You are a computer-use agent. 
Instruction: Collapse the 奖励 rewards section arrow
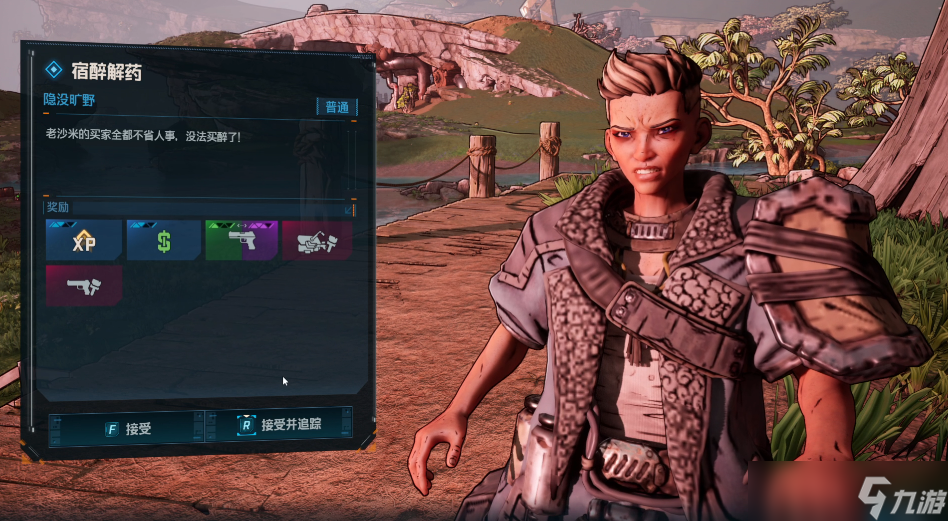coord(348,209)
